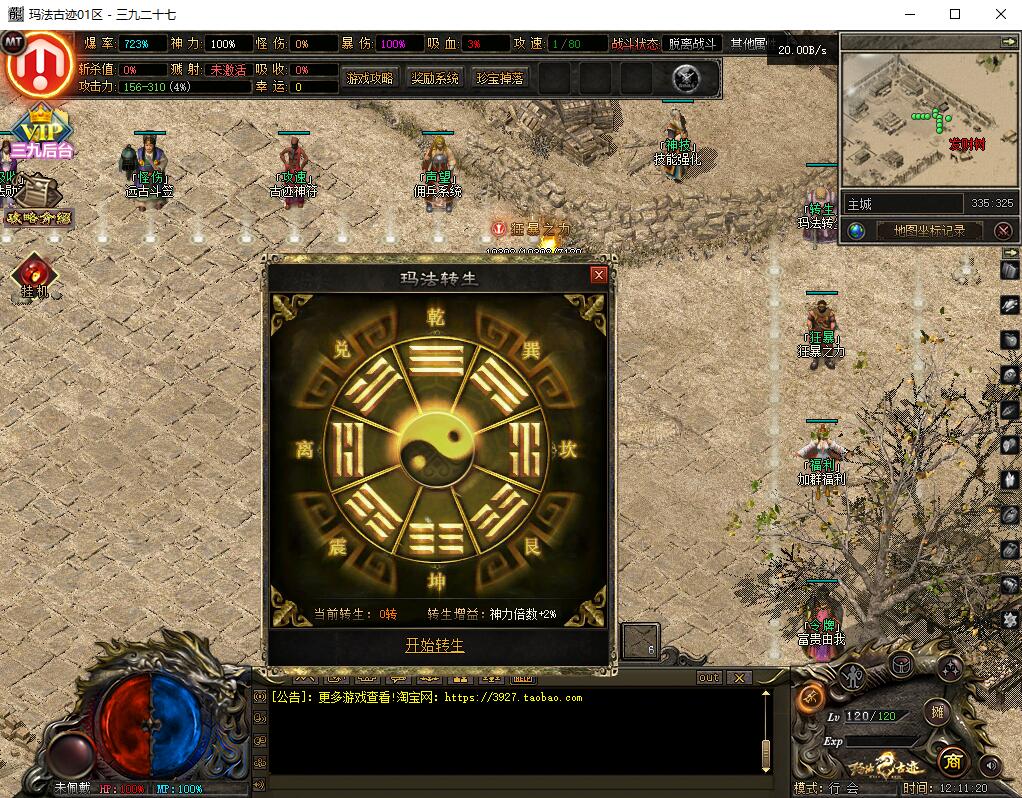The width and height of the screenshot is (1022, 798).
Task: Toggle the 挂机 auto-battle icon
Action: click(x=35, y=275)
